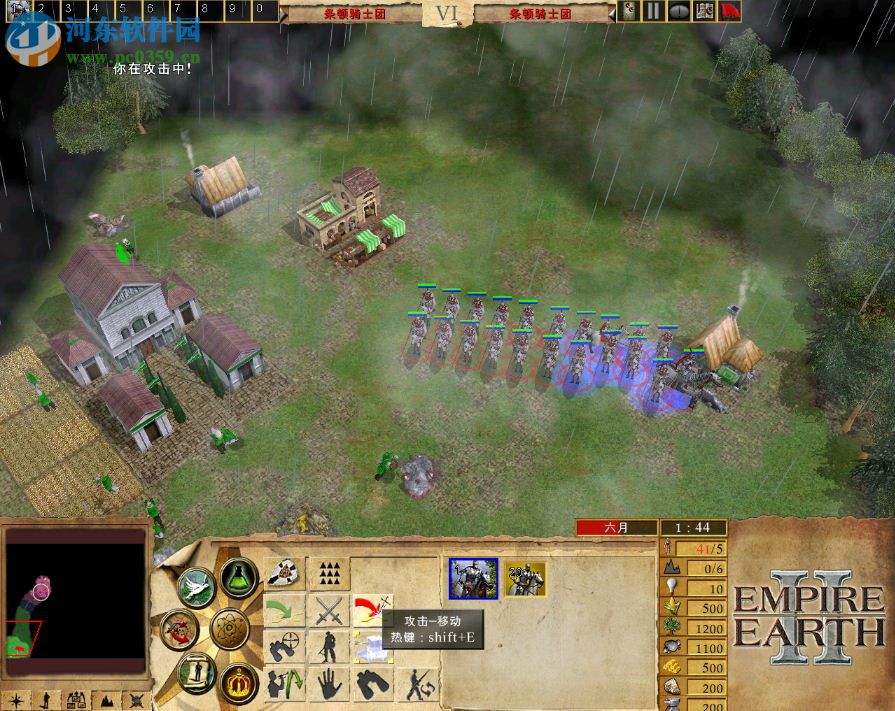Activate the binoculars with crosshair command

(x=285, y=647)
